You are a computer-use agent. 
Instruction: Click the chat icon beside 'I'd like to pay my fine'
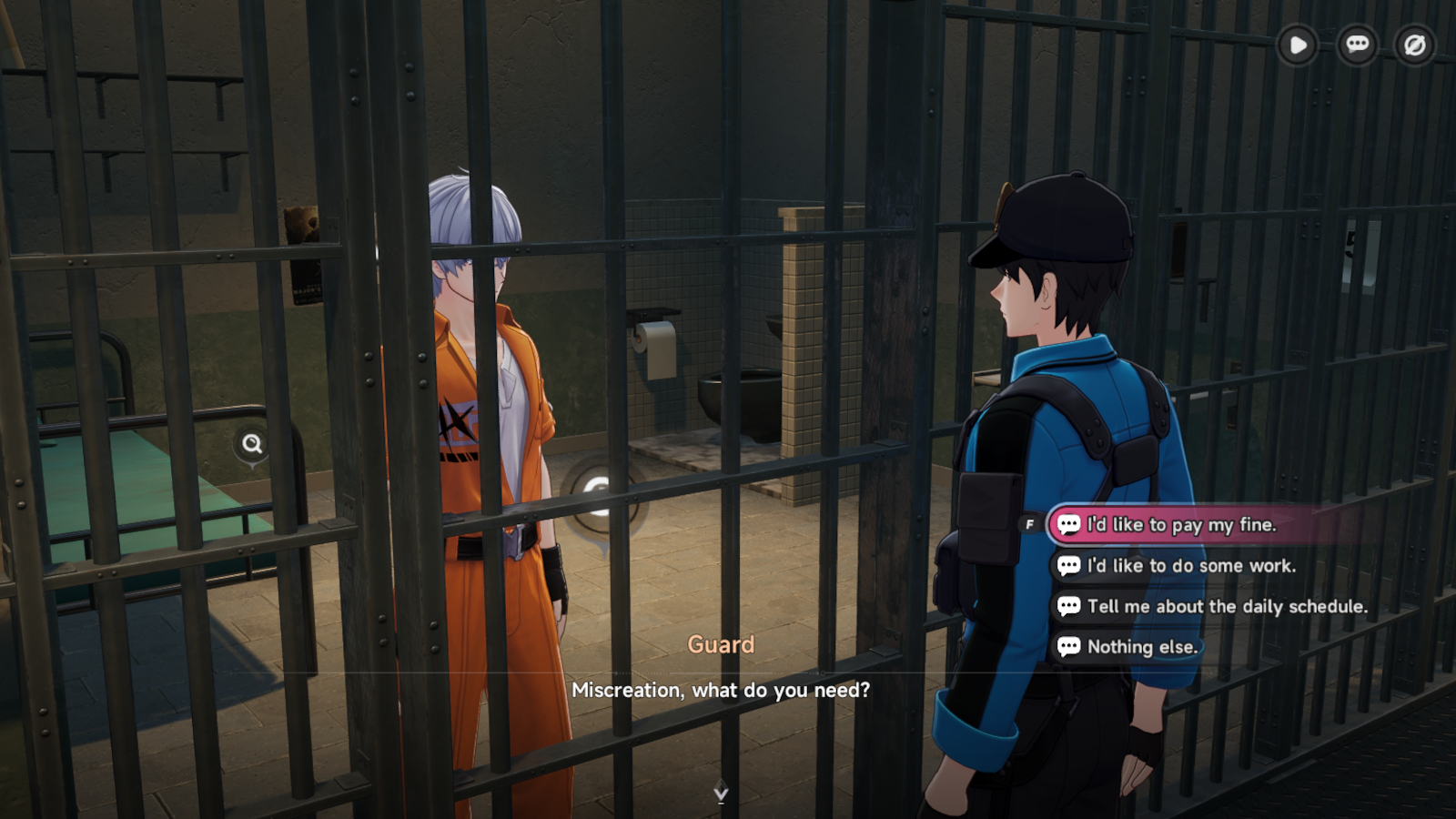click(x=1067, y=525)
